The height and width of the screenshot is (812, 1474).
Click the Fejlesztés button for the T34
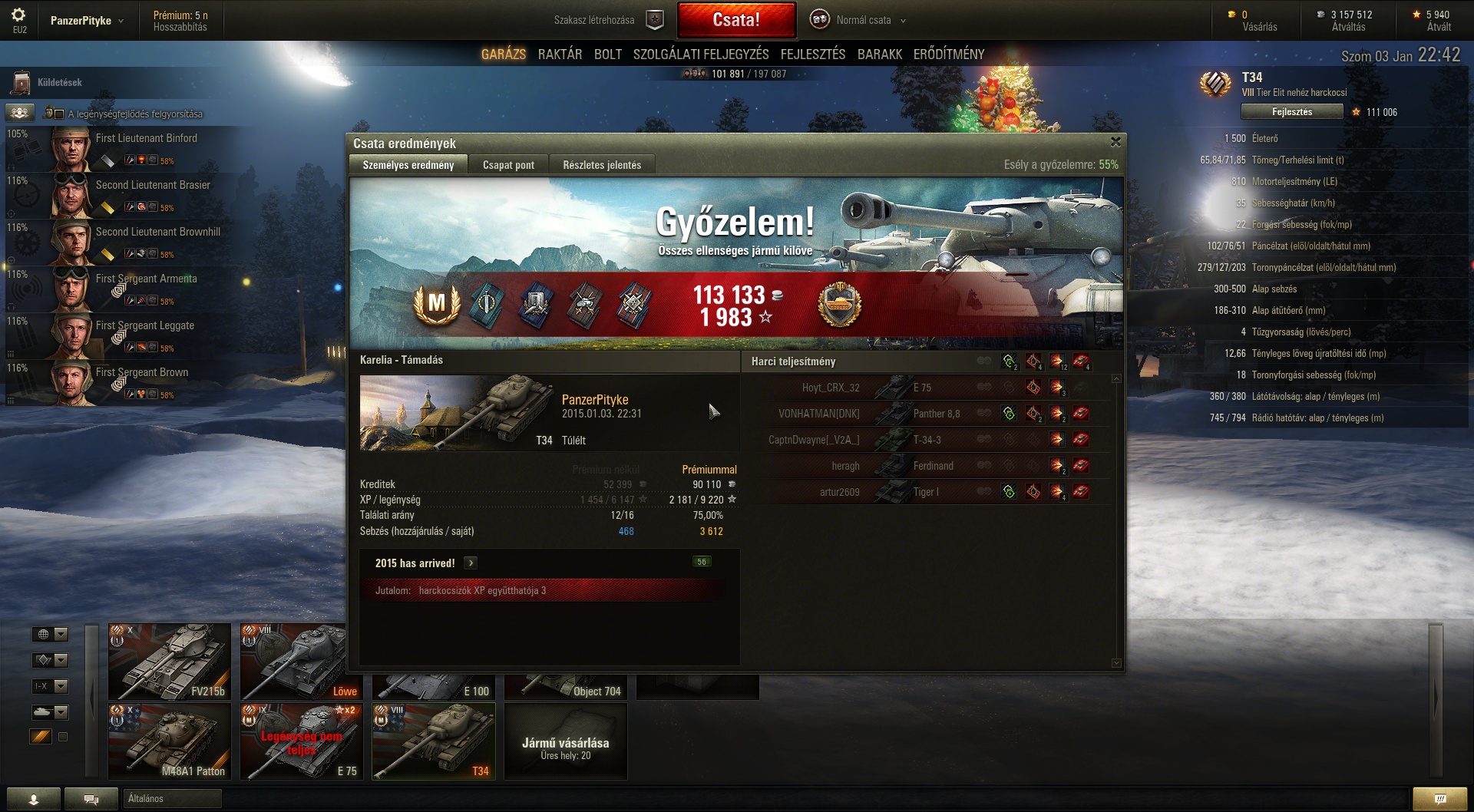click(1291, 112)
